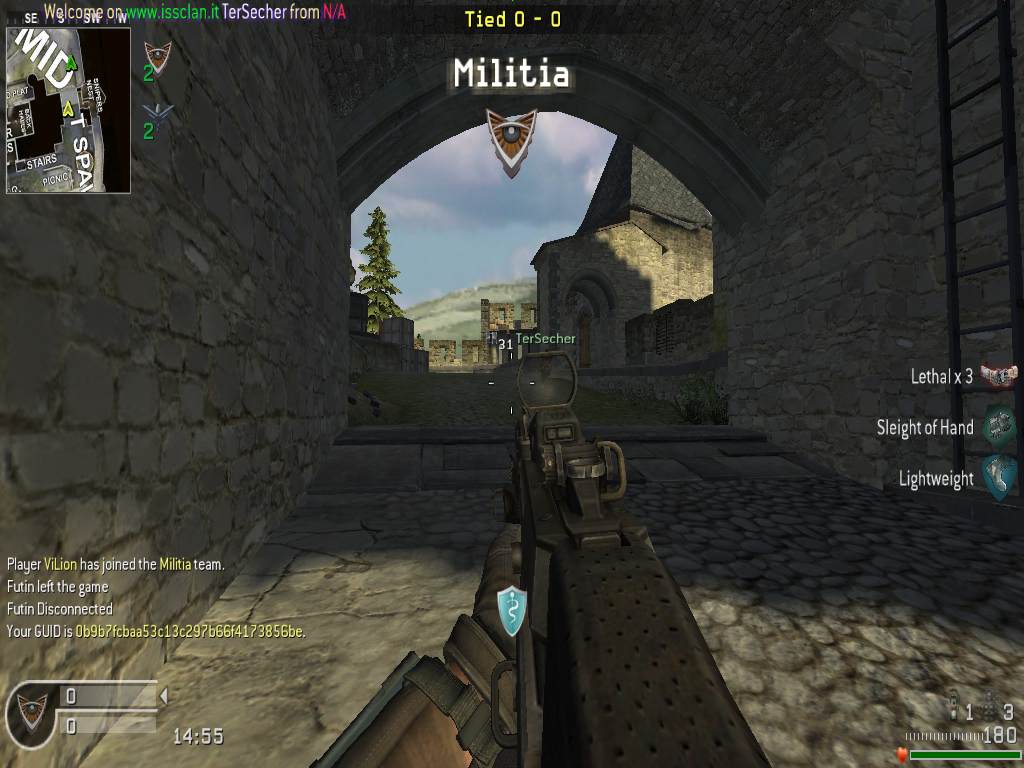Click the issclan.it server link
The height and width of the screenshot is (768, 1024).
(172, 13)
